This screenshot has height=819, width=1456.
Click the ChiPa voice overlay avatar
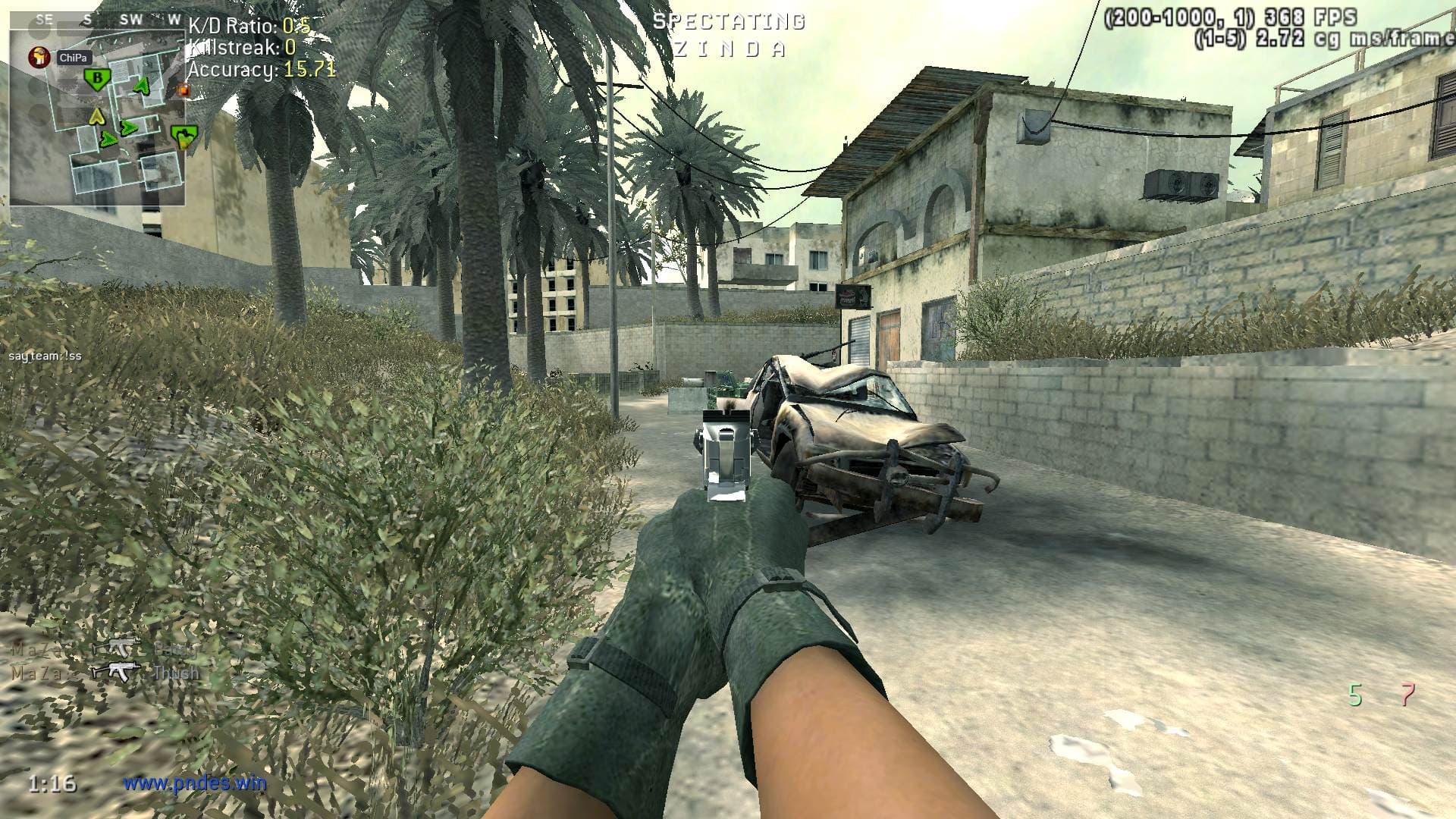point(39,58)
